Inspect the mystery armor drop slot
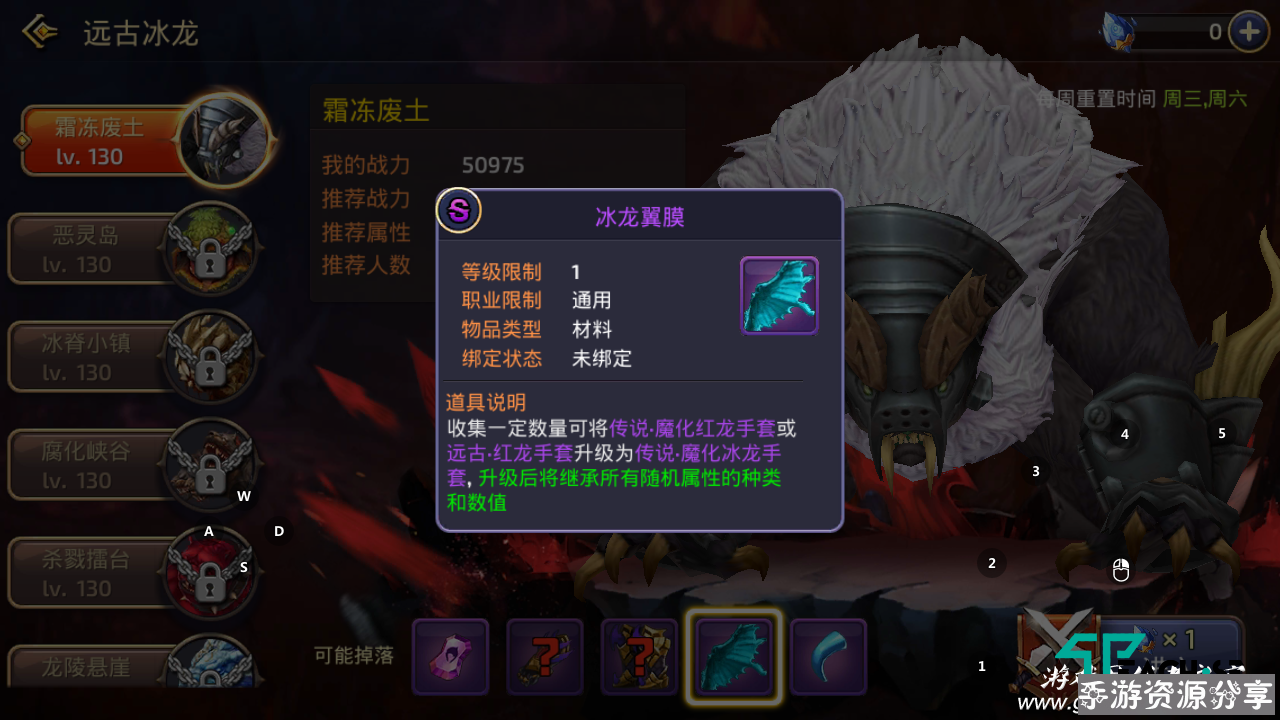 point(639,656)
